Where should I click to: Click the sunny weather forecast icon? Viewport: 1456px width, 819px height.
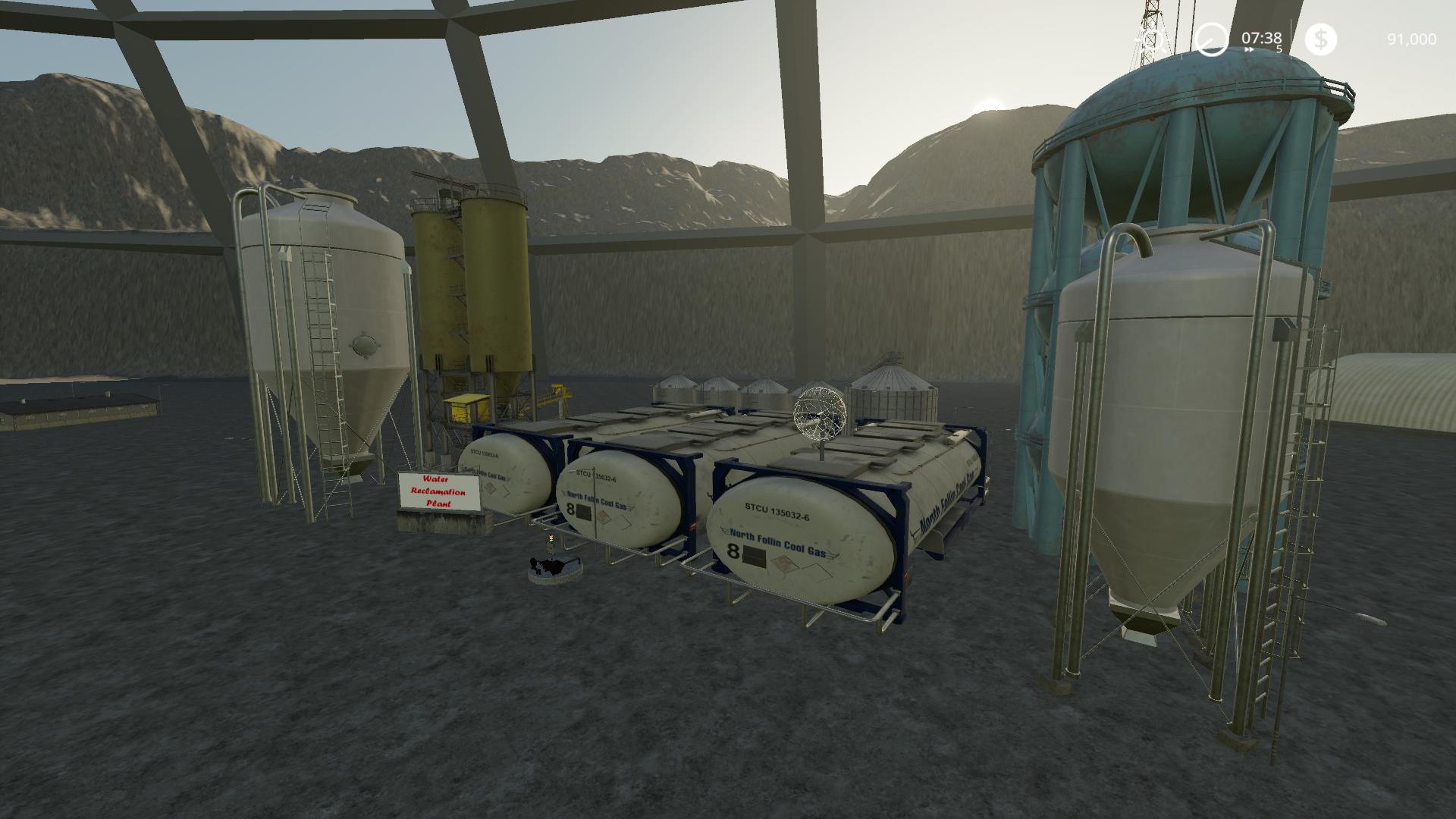pyautogui.click(x=1153, y=39)
